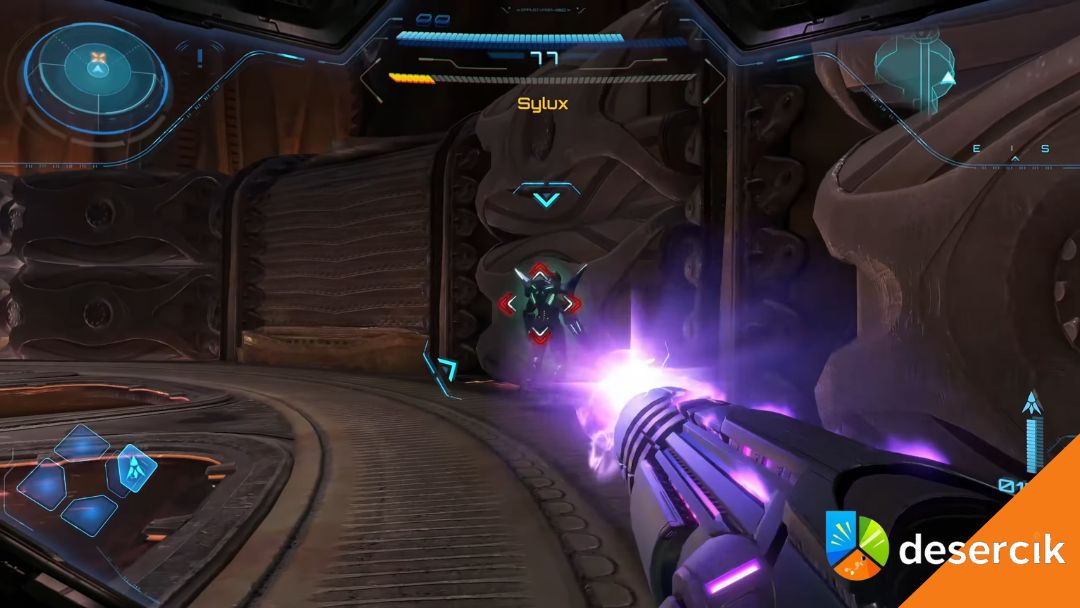Click the circular enemy radar
The height and width of the screenshot is (608, 1080).
(97, 68)
